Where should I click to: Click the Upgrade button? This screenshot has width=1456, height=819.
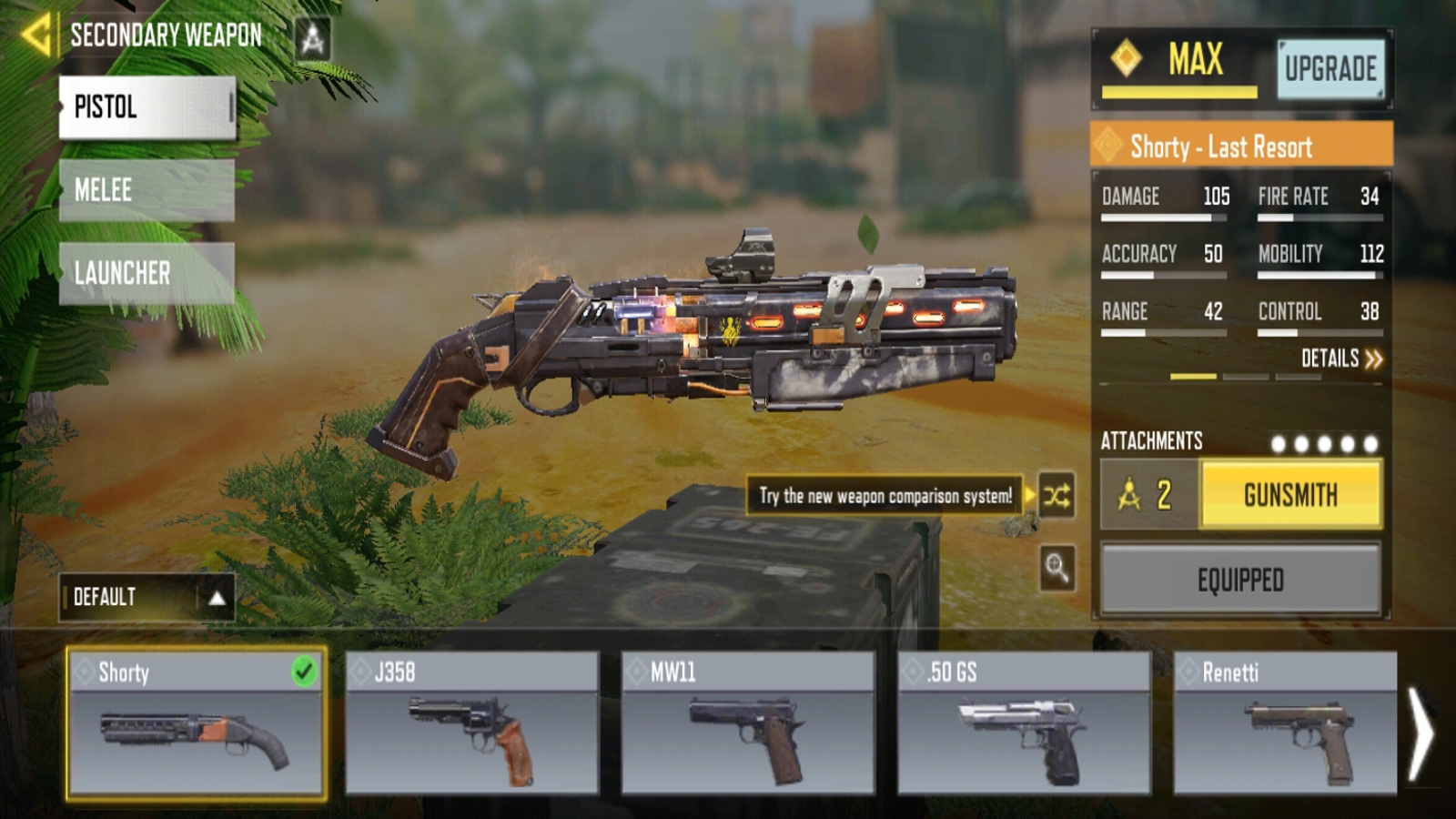tap(1330, 69)
